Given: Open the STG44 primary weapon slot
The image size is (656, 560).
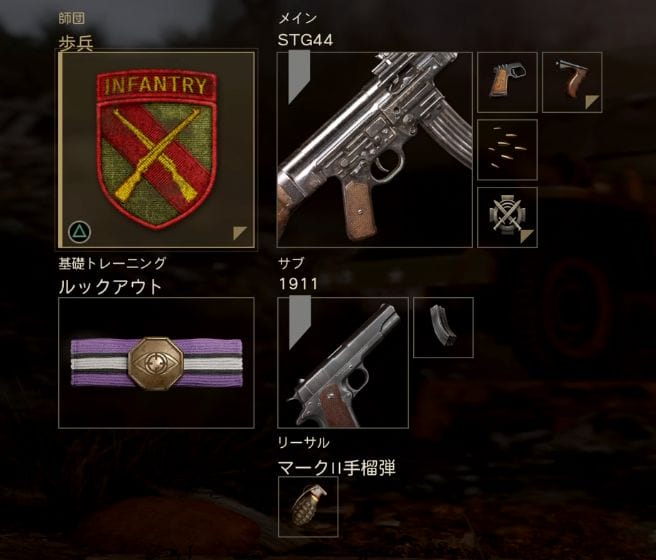Looking at the screenshot, I should pos(375,149).
